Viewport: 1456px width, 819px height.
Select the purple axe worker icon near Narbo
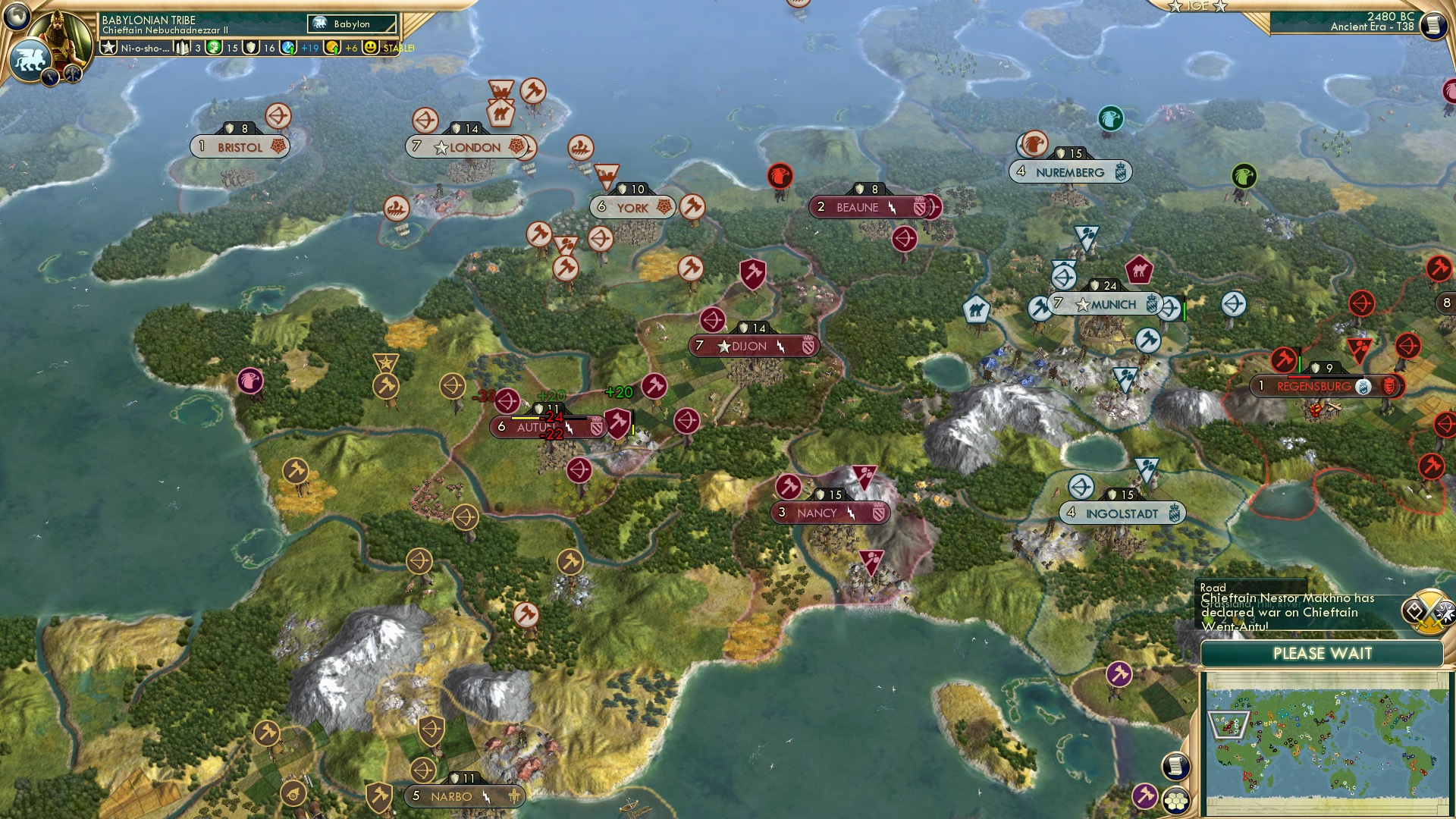click(1146, 797)
